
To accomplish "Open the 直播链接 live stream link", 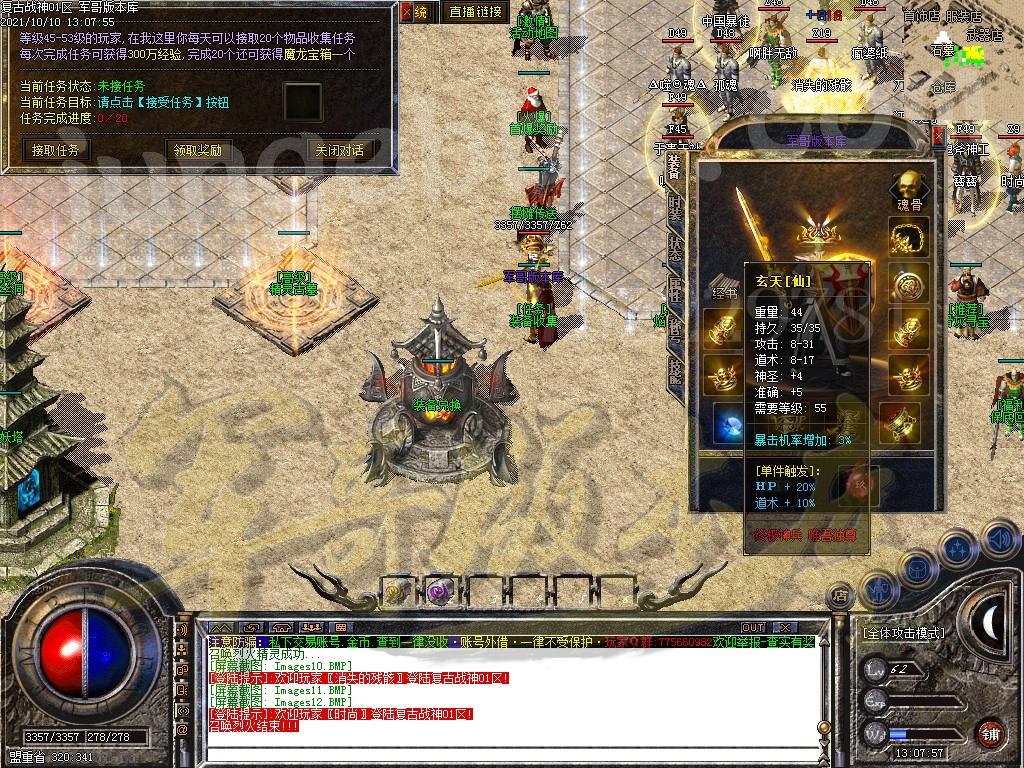I will pos(475,12).
